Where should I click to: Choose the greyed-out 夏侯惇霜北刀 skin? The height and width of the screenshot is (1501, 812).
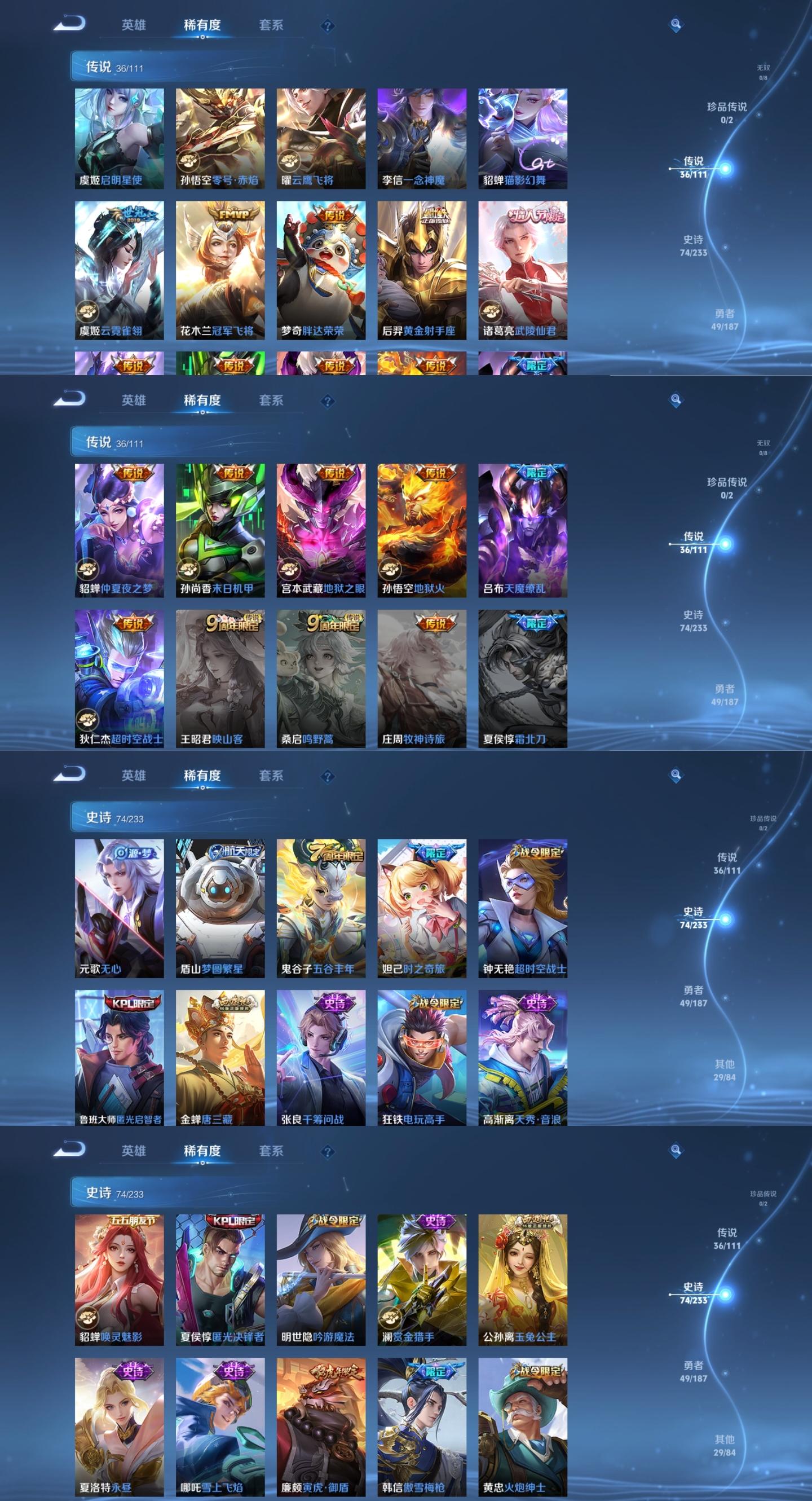tap(523, 678)
